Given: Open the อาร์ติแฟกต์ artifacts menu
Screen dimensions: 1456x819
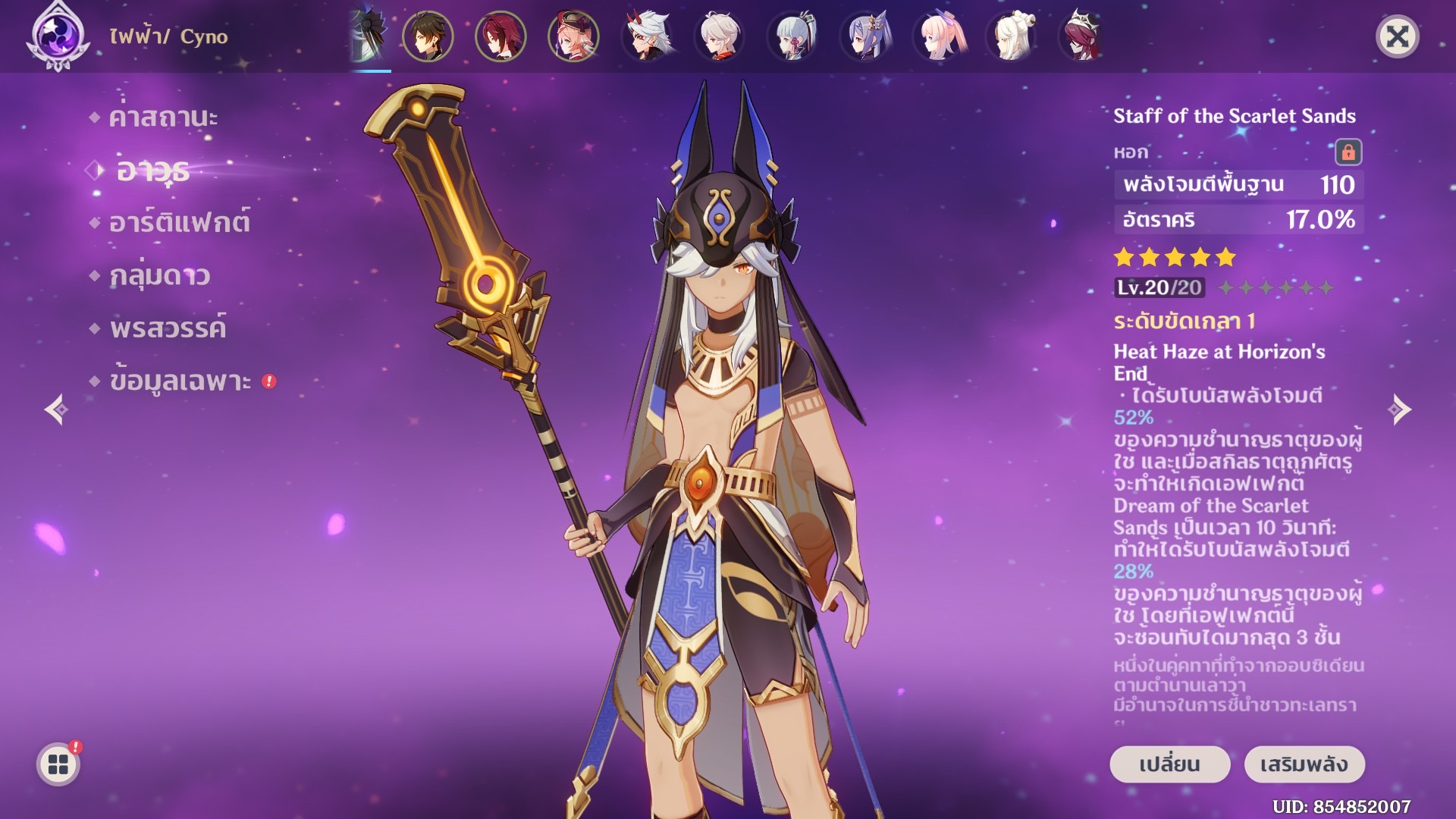Looking at the screenshot, I should (179, 223).
